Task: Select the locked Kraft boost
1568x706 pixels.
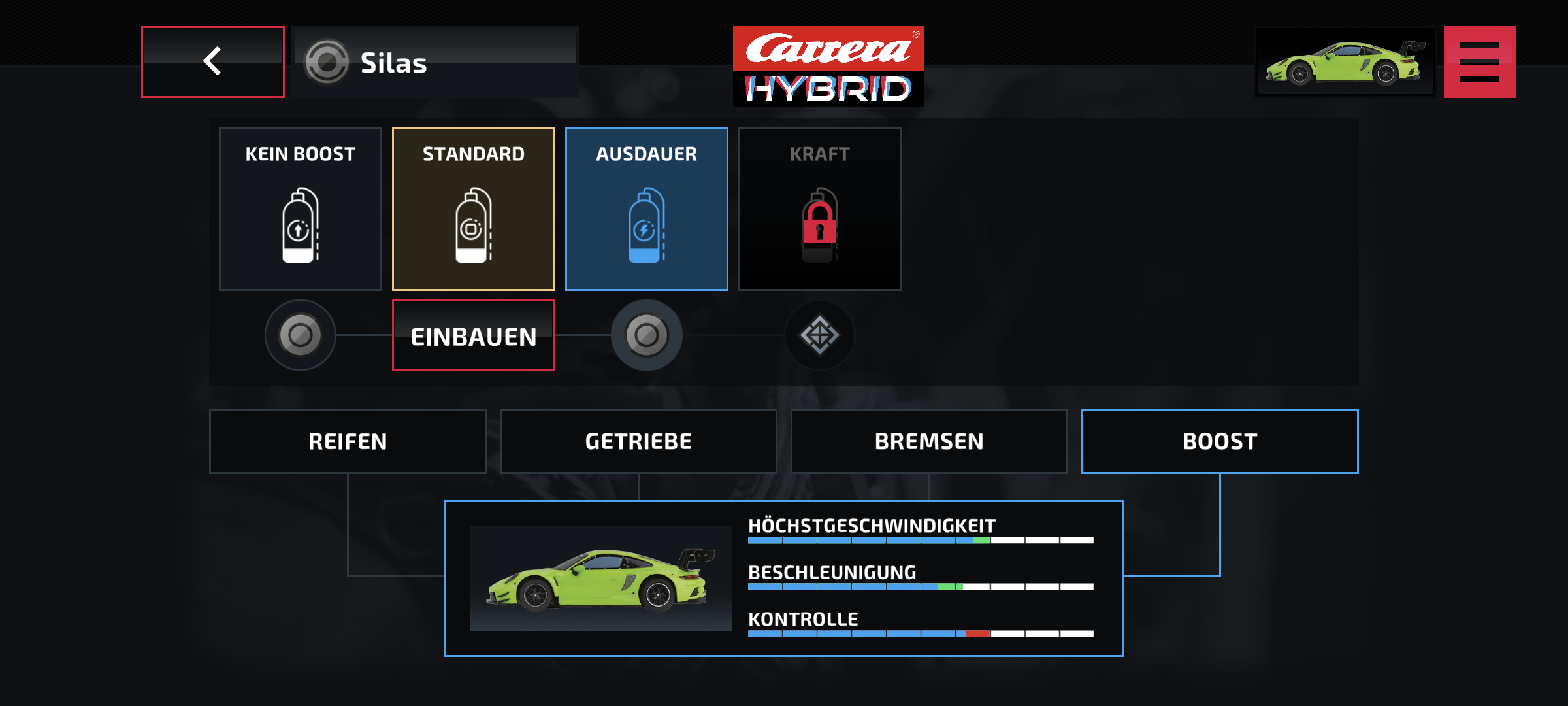Action: (x=820, y=209)
